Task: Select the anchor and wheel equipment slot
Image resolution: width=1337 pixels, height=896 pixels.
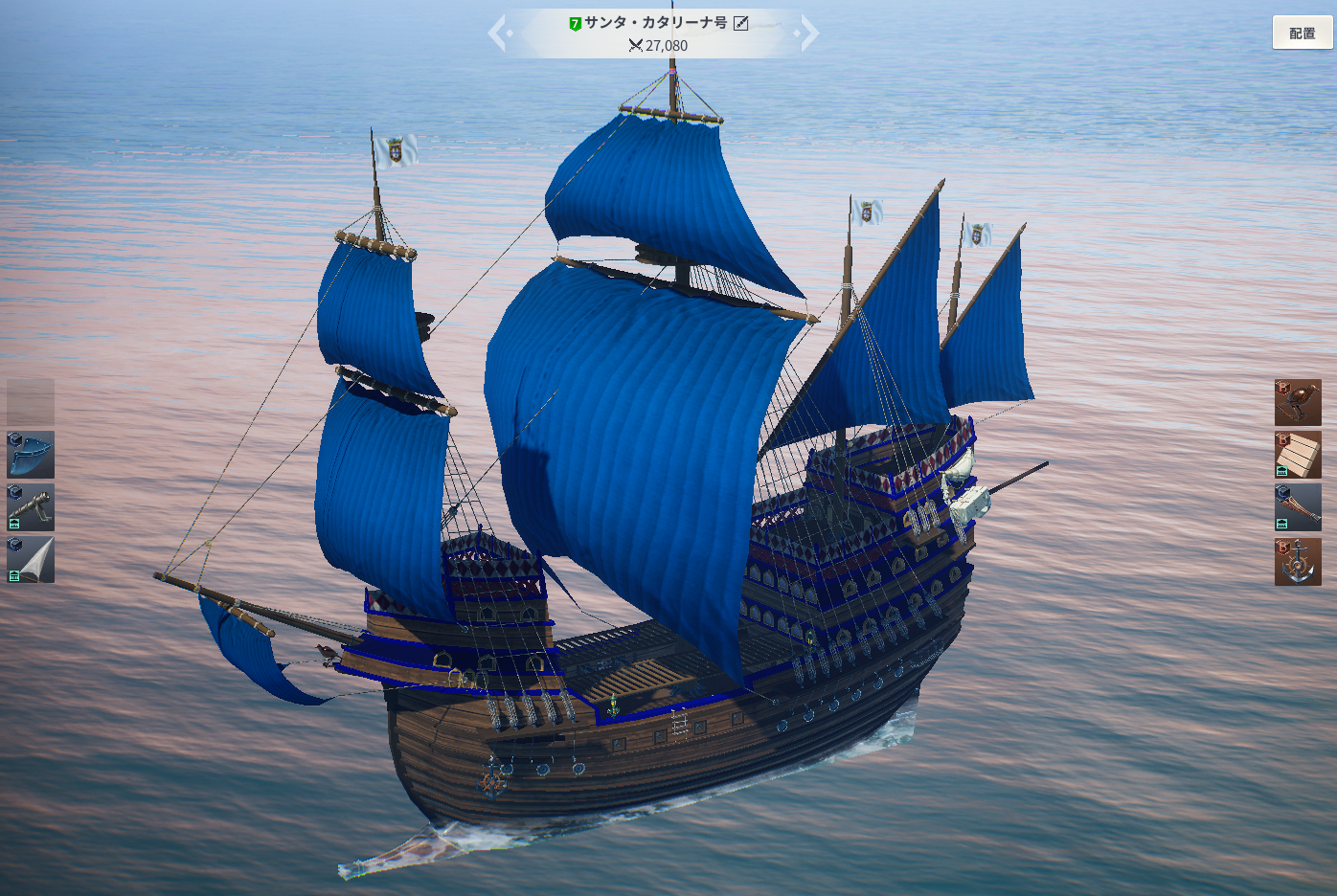Action: (x=1298, y=562)
